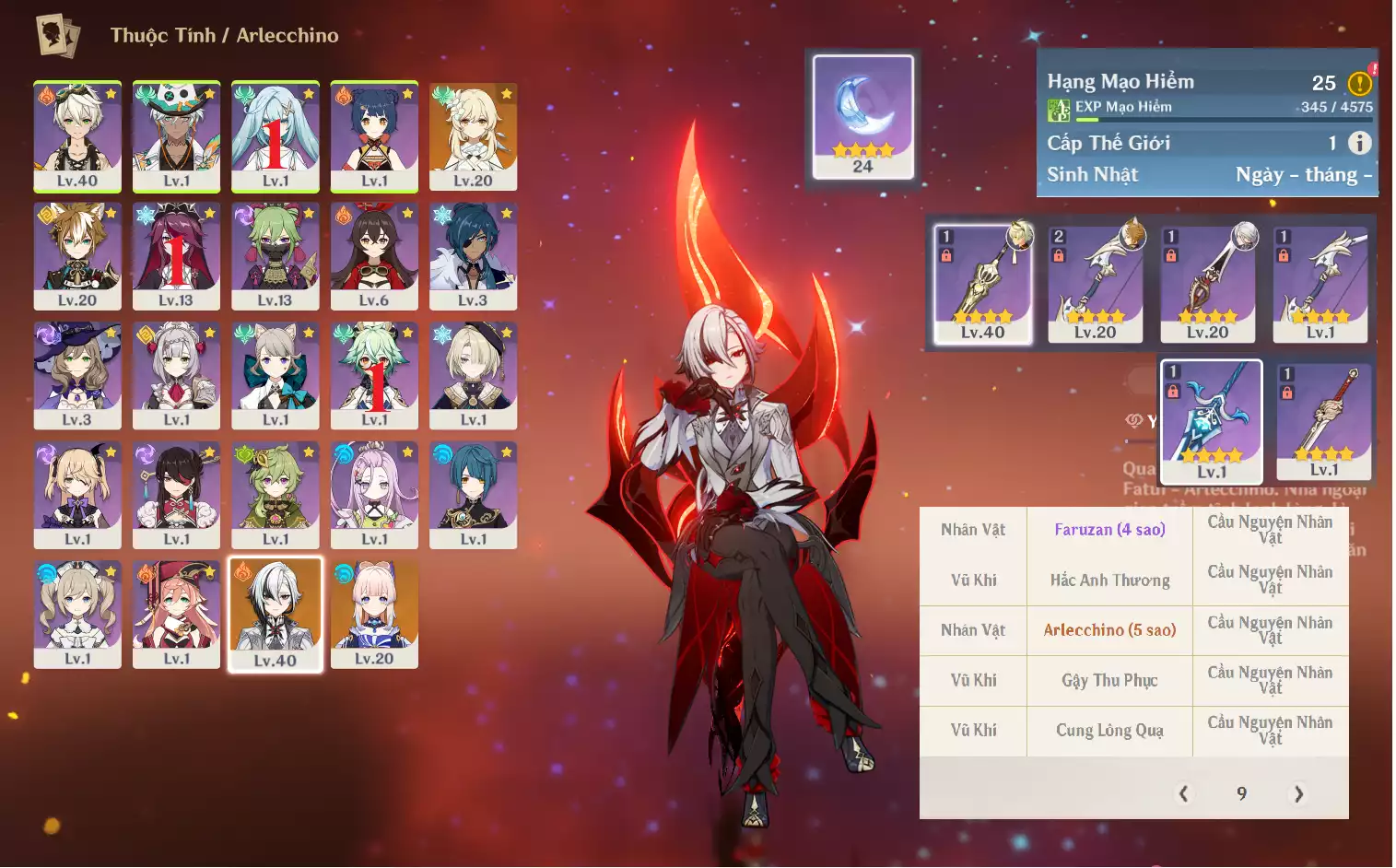The width and height of the screenshot is (1396, 868).
Task: Open the World Level info icon
Action: (1359, 143)
